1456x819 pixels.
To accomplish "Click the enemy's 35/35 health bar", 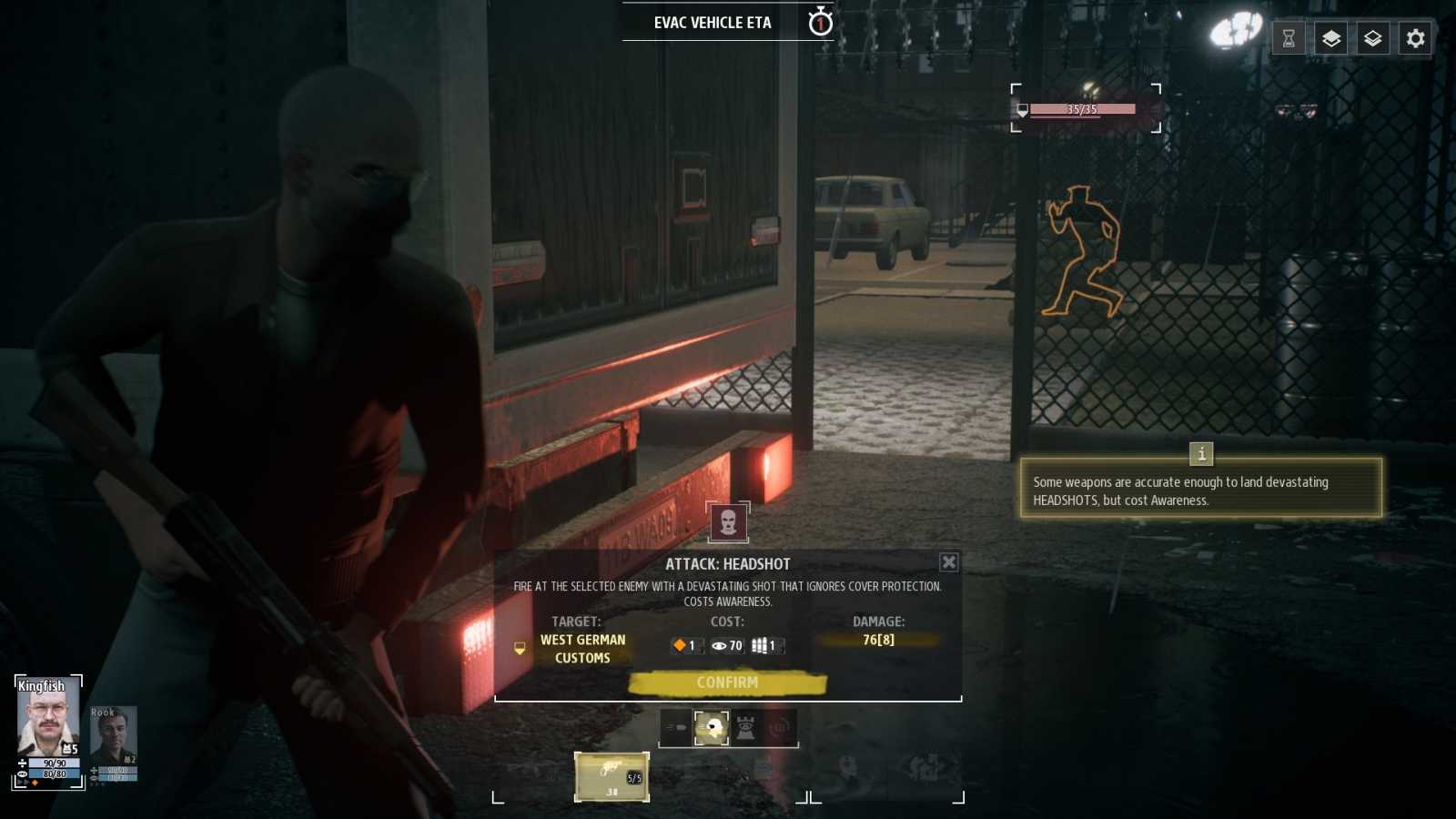I will click(x=1082, y=108).
